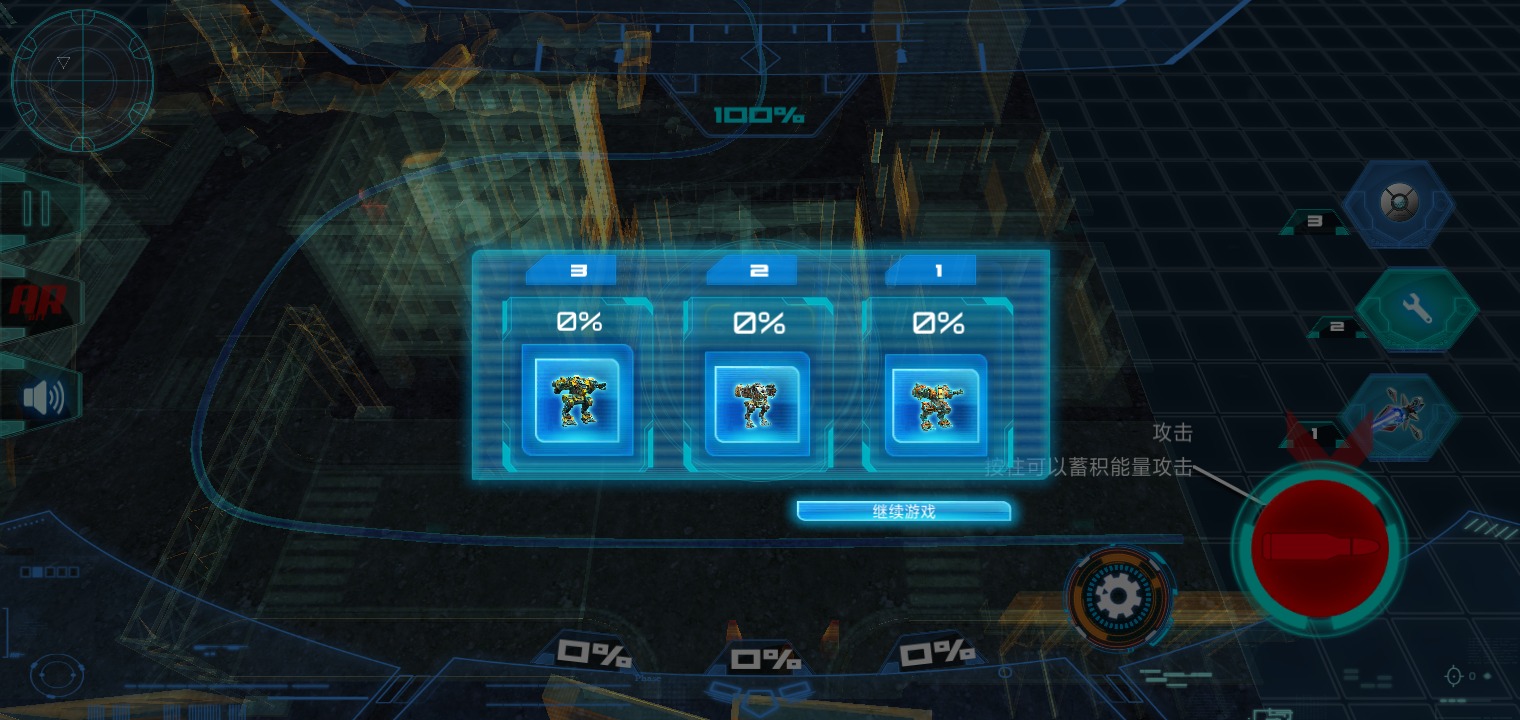Activate the grenade ability in slot 3
This screenshot has height=720, width=1520.
click(1399, 203)
